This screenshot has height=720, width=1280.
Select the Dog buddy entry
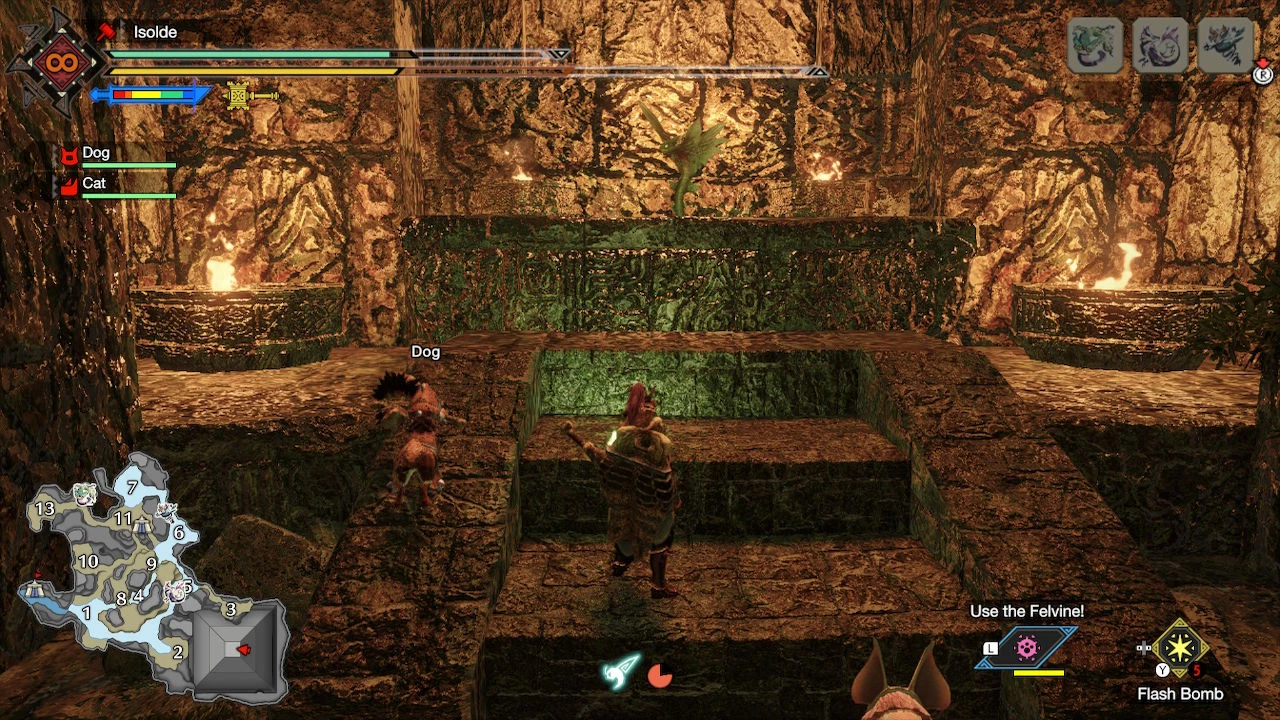[96, 155]
